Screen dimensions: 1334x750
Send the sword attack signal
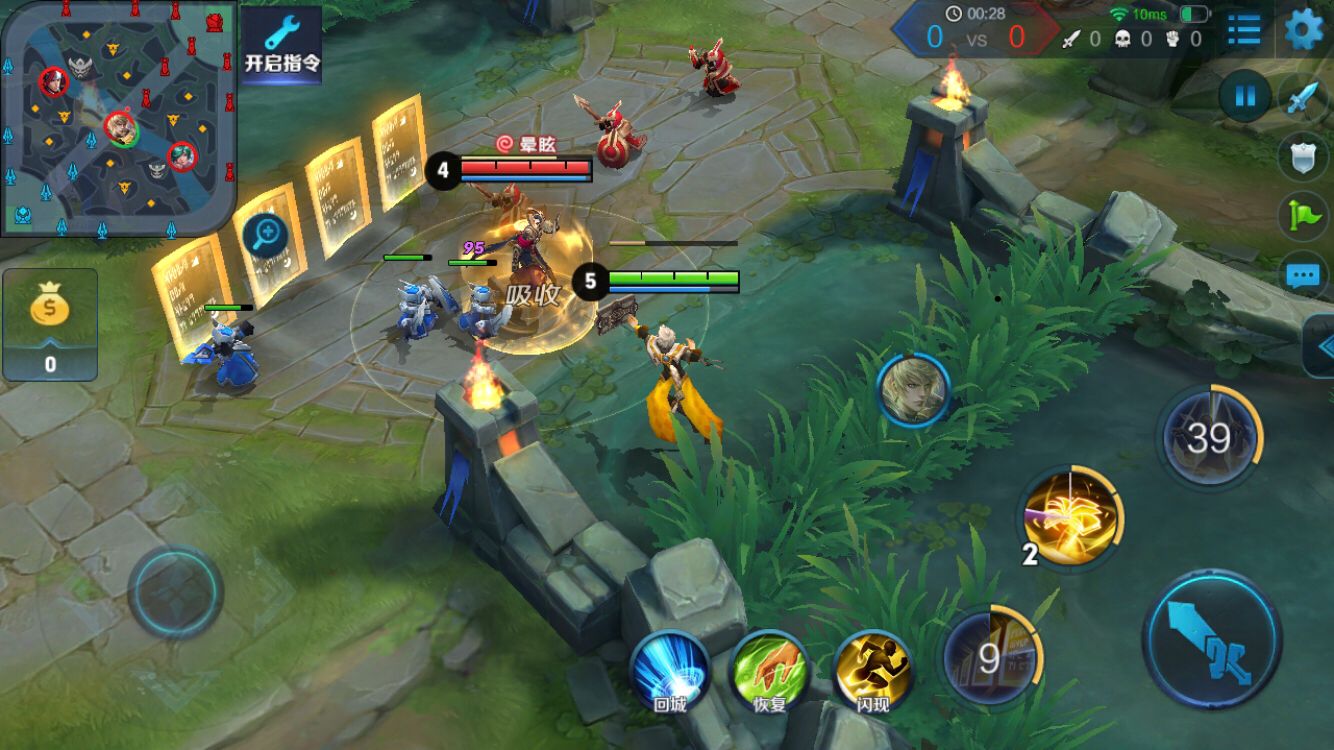tap(1303, 97)
